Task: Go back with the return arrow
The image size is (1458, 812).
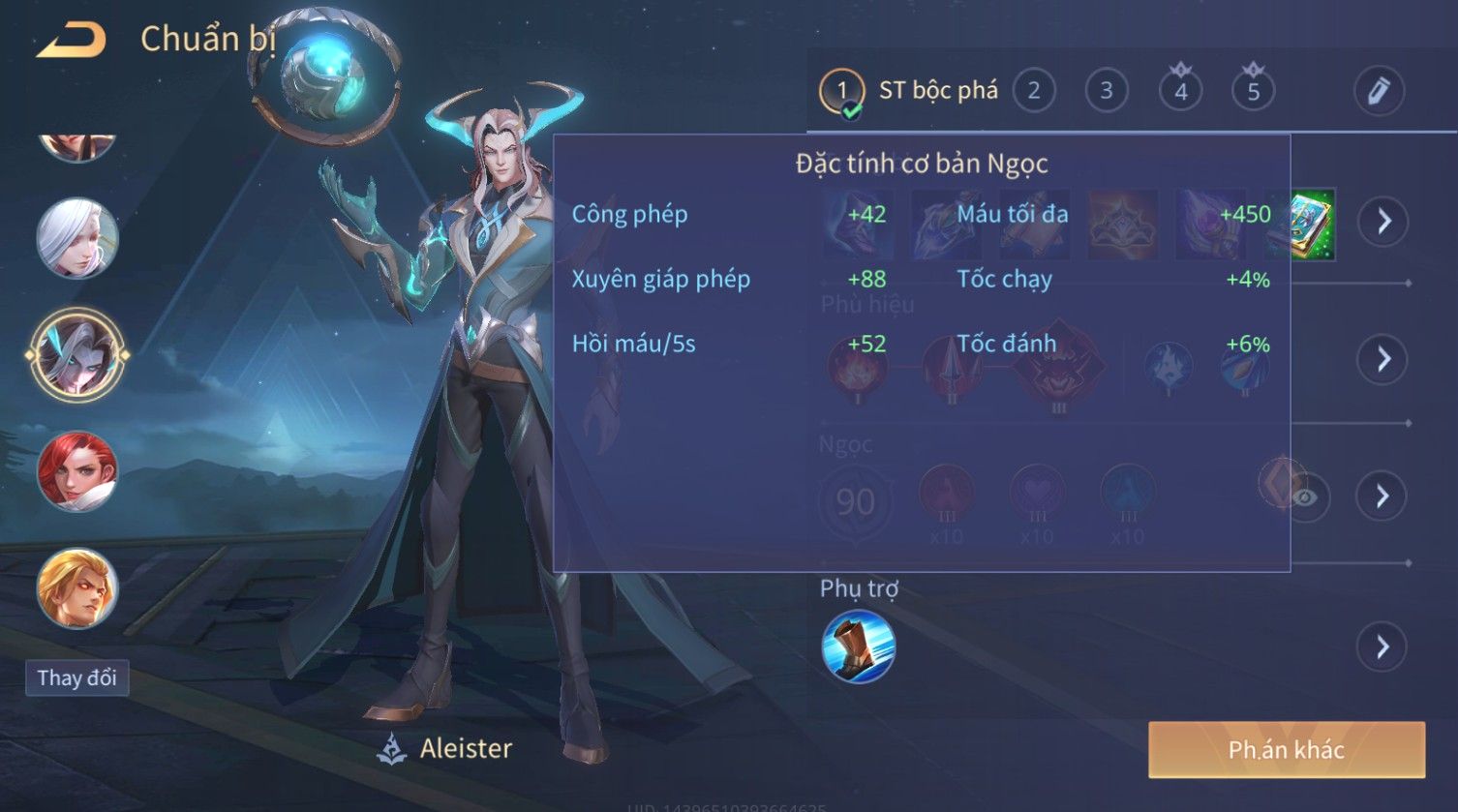Action: 72,40
